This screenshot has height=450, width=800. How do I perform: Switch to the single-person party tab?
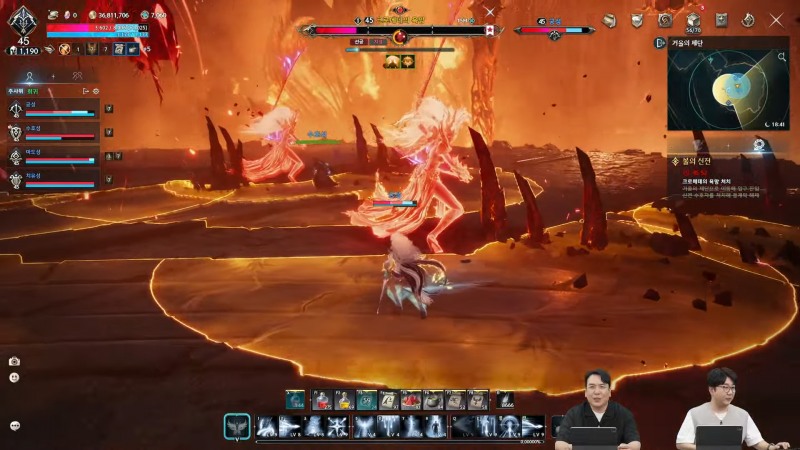point(30,75)
